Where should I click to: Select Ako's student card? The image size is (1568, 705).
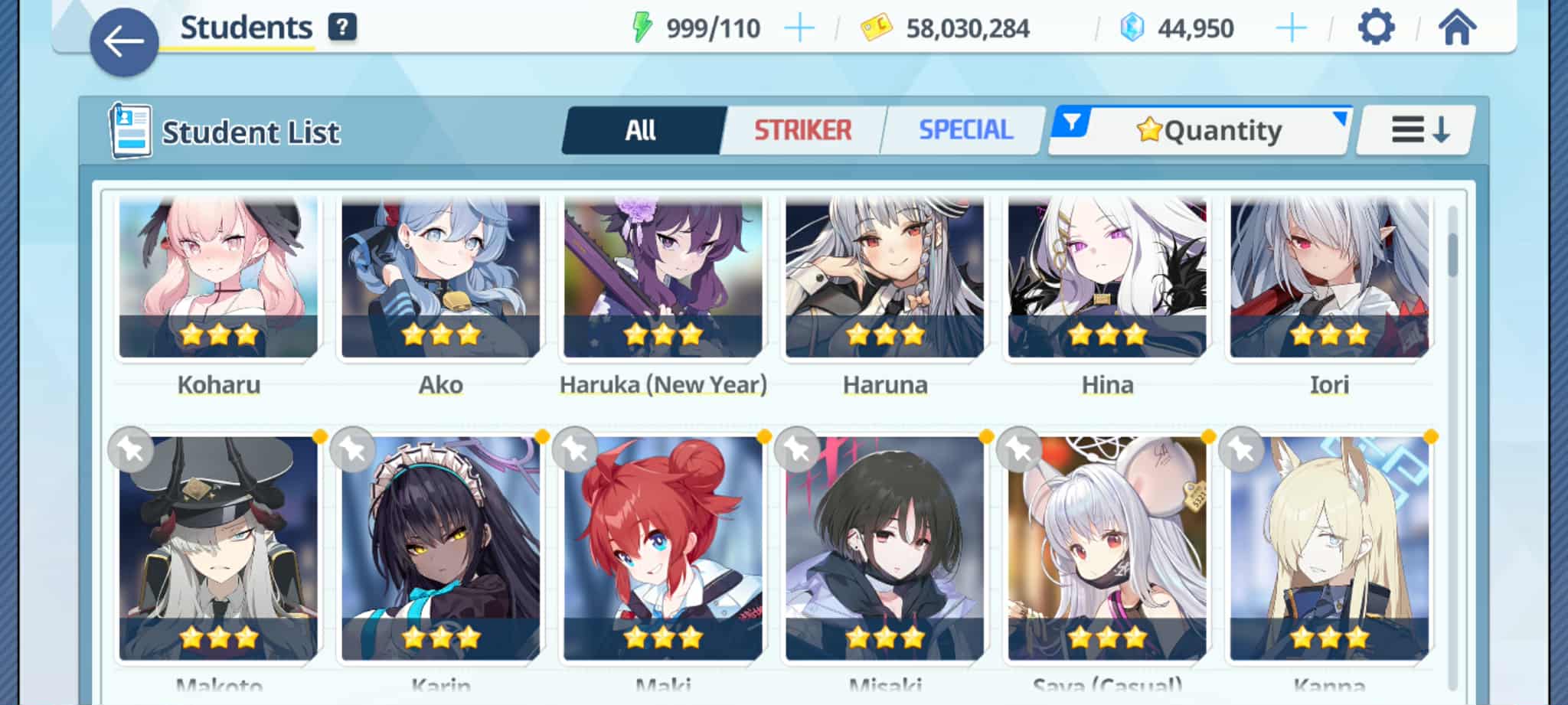pyautogui.click(x=440, y=277)
